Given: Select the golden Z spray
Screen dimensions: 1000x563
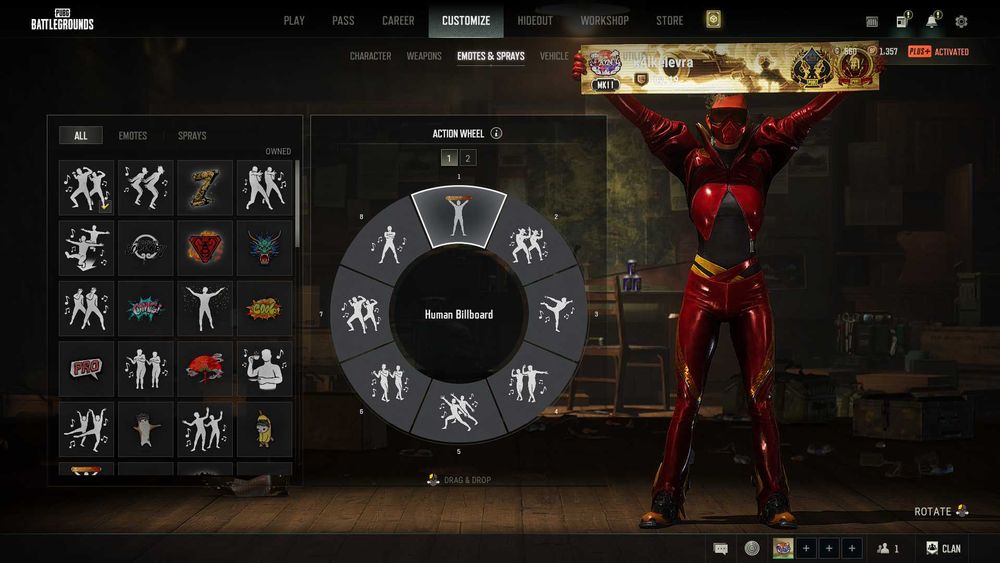Looking at the screenshot, I should click(205, 187).
